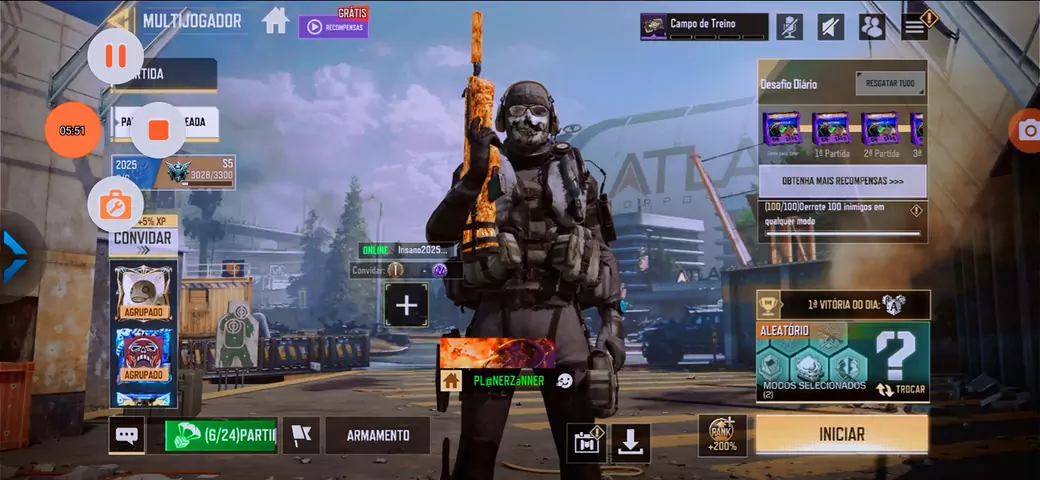This screenshot has width=1040, height=480.
Task: Open the download manager icon
Action: click(630, 443)
